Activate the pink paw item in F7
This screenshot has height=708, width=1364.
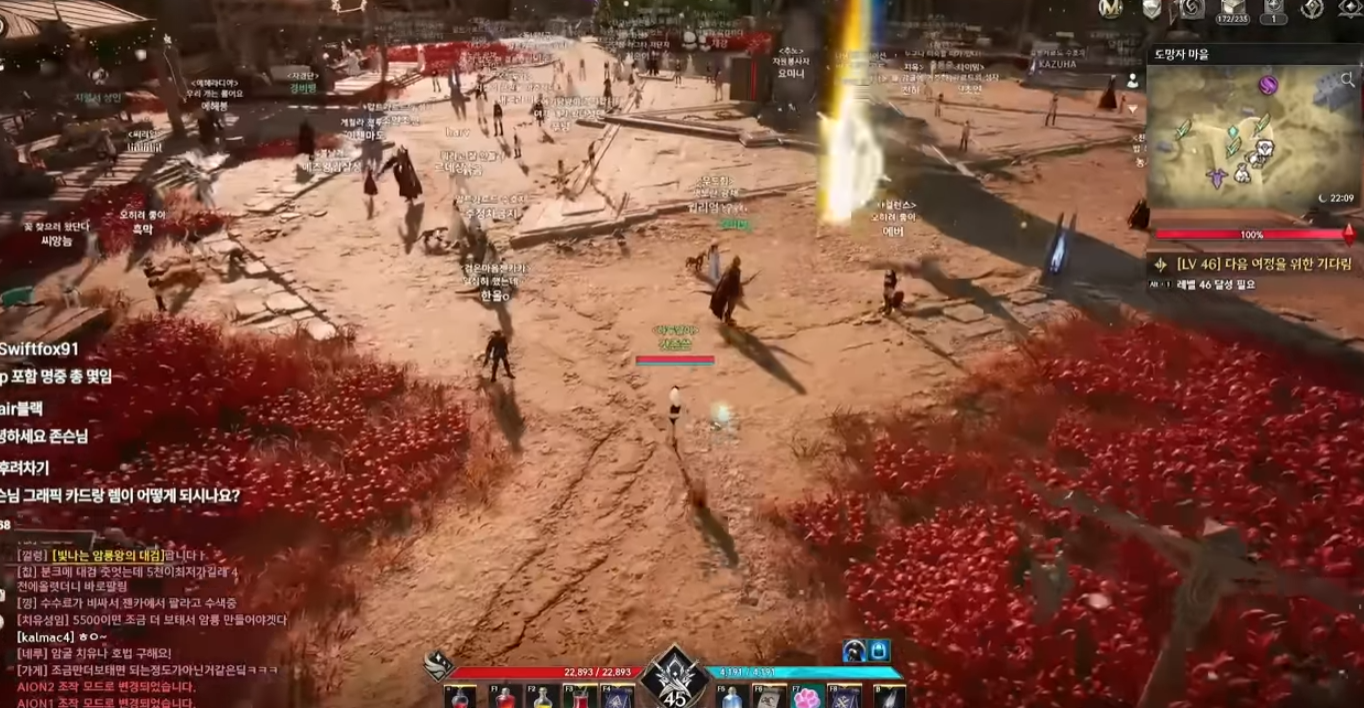click(808, 697)
